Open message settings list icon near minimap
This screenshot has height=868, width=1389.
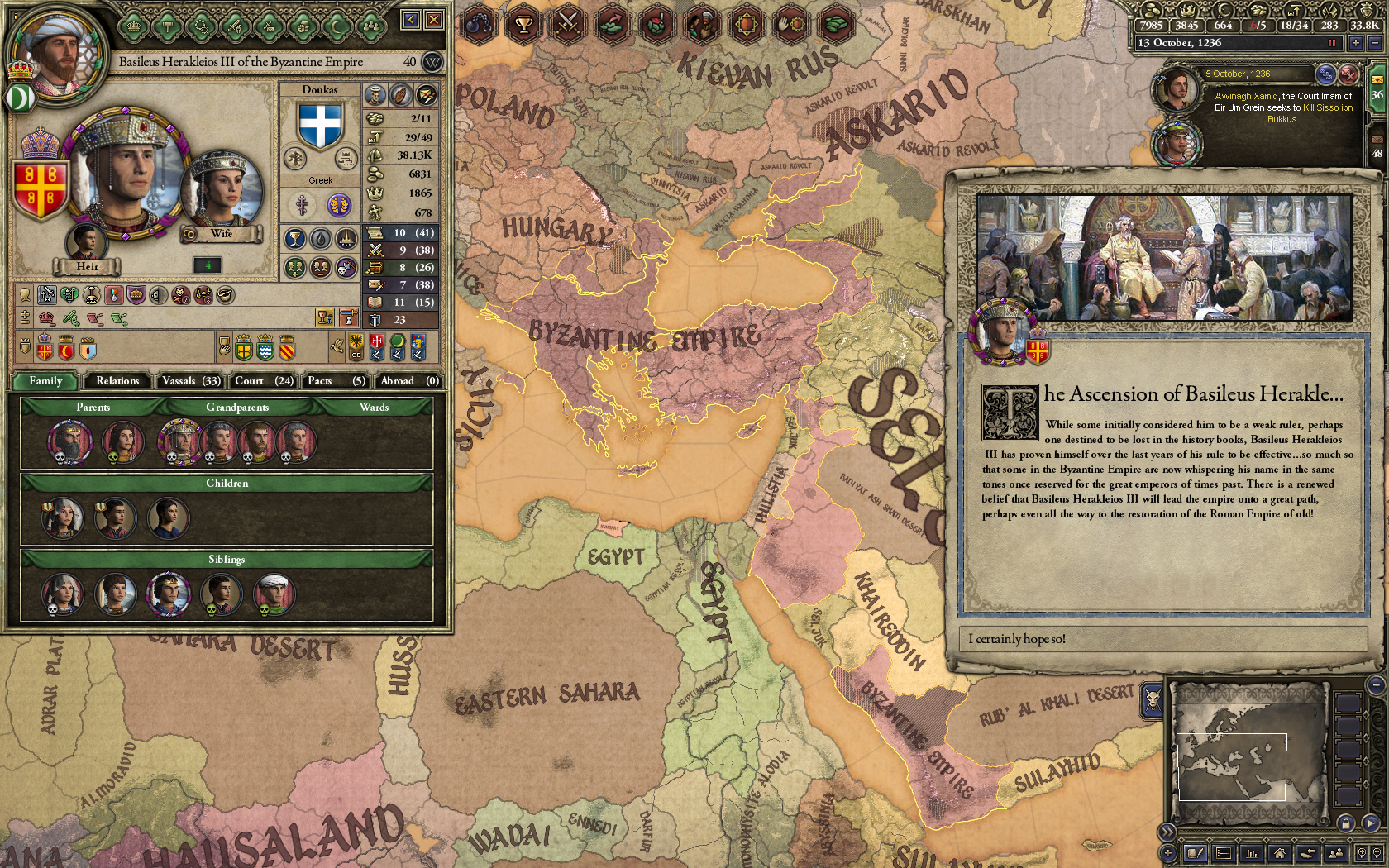point(1224,852)
